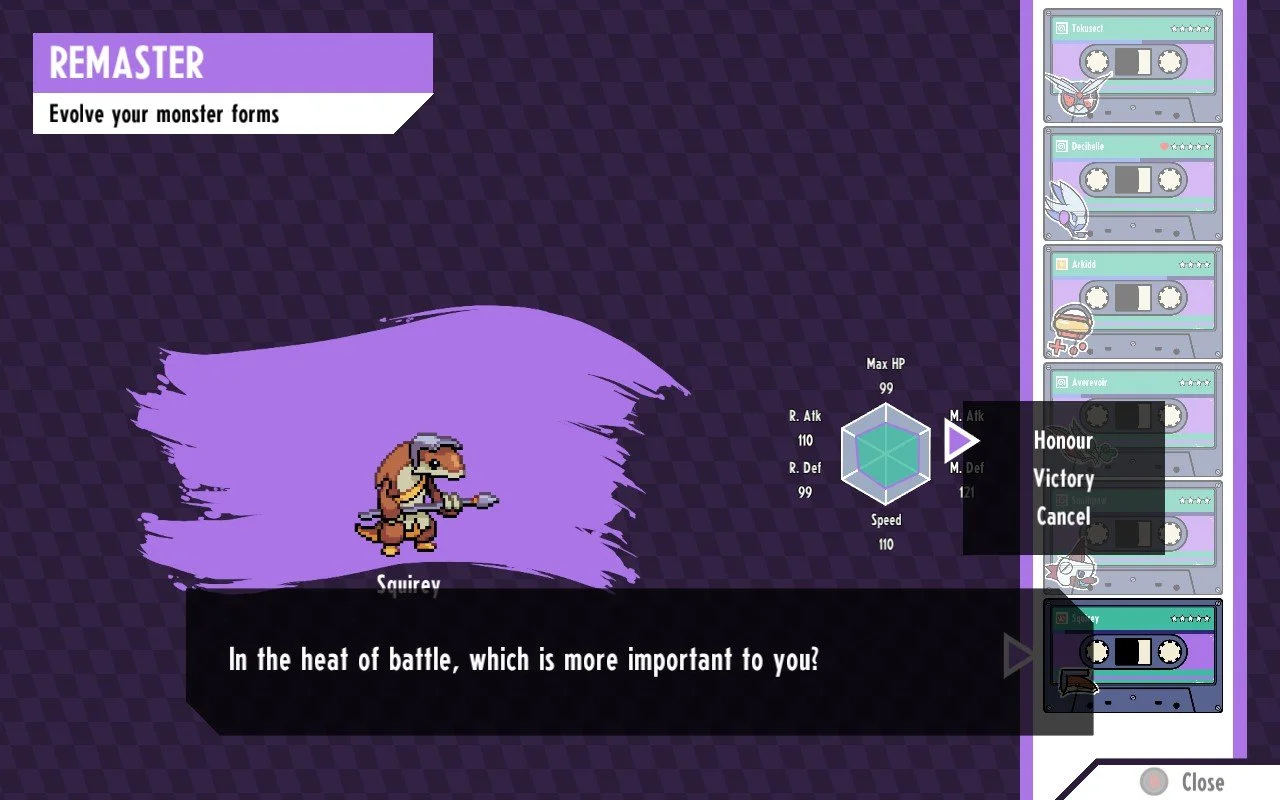
Task: Select the Averevoir cassette tape
Action: pos(1132,383)
